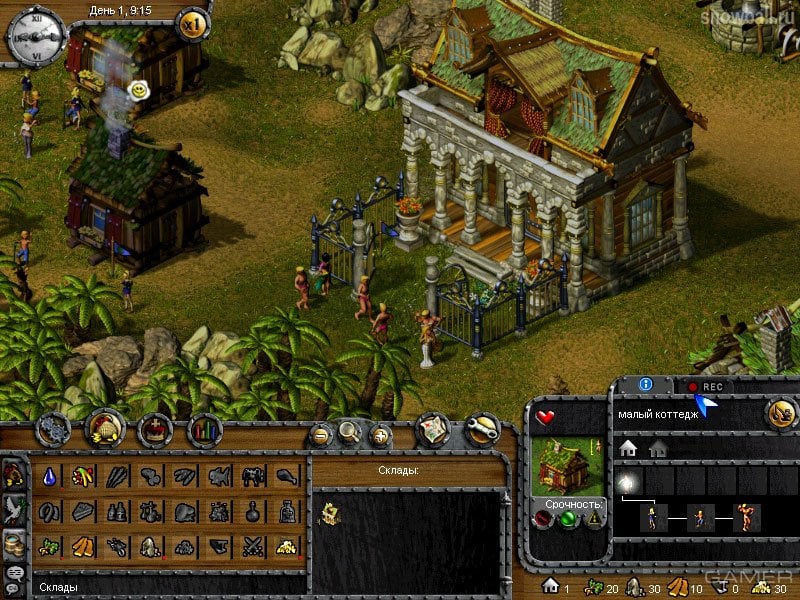Image resolution: width=800 pixels, height=600 pixels.
Task: Open the speech bubbles side tab
Action: tap(14, 575)
